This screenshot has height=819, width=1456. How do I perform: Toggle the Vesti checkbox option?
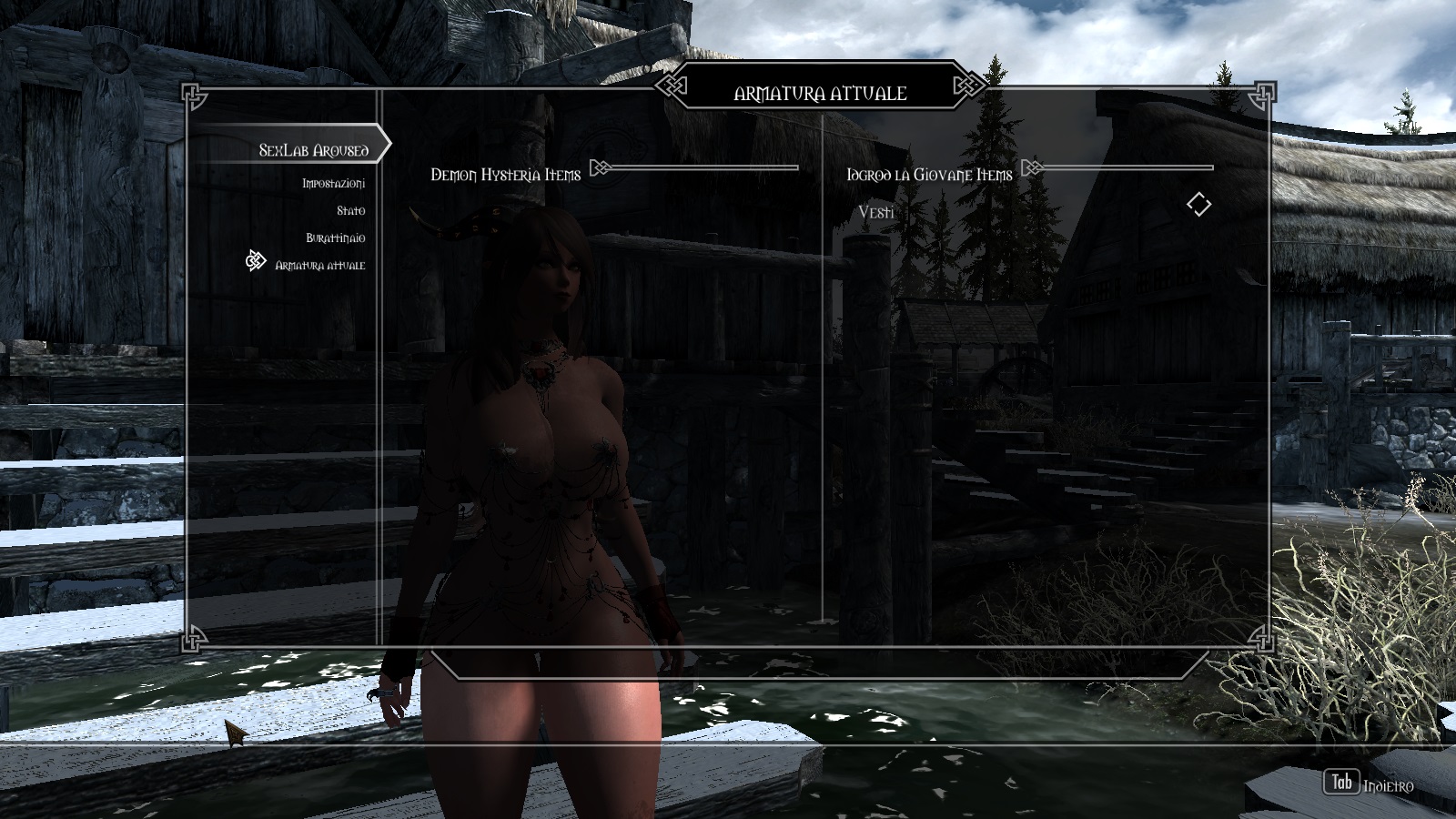[1198, 205]
